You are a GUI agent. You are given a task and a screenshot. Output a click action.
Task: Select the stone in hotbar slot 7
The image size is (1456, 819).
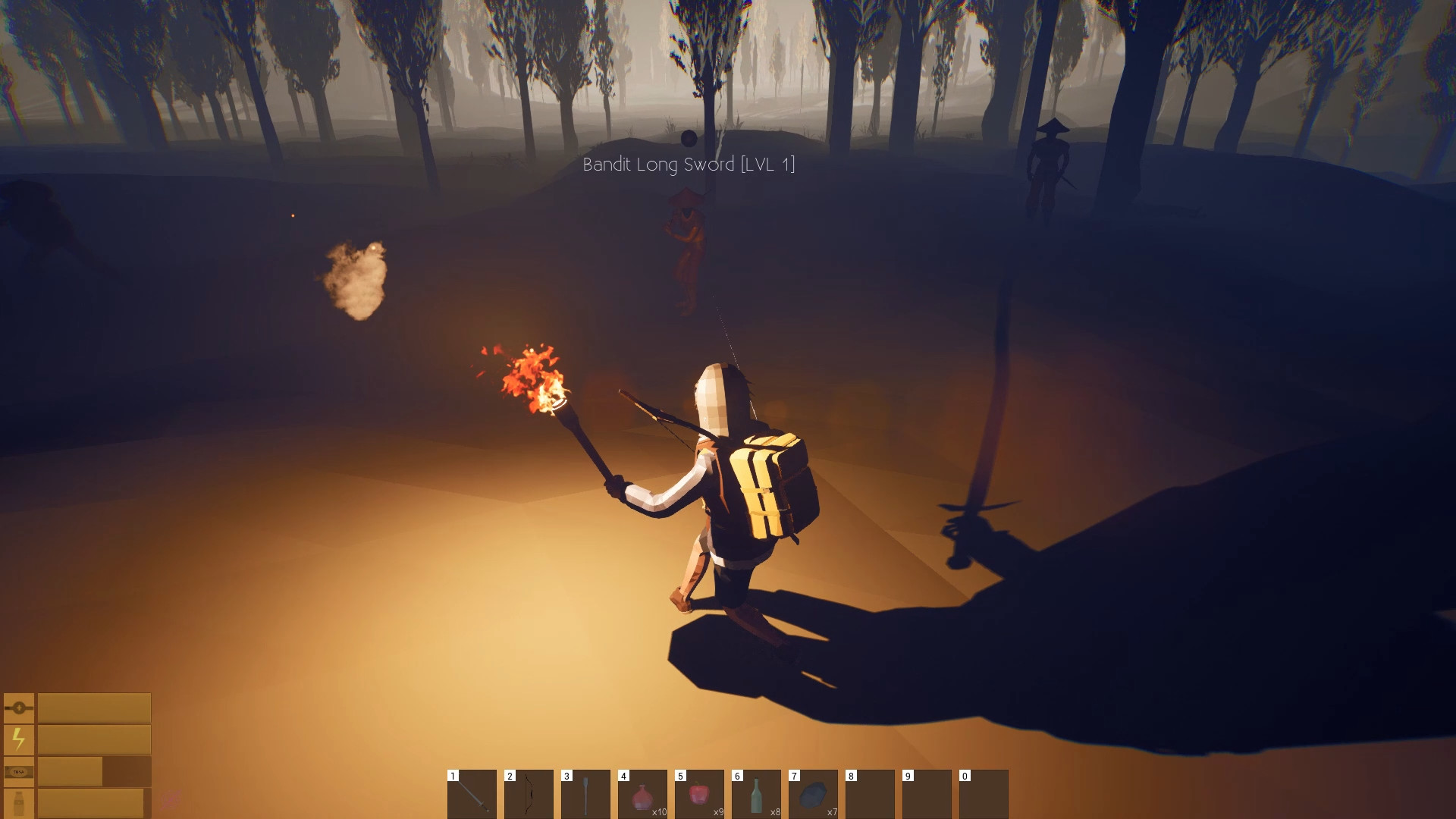pyautogui.click(x=813, y=796)
